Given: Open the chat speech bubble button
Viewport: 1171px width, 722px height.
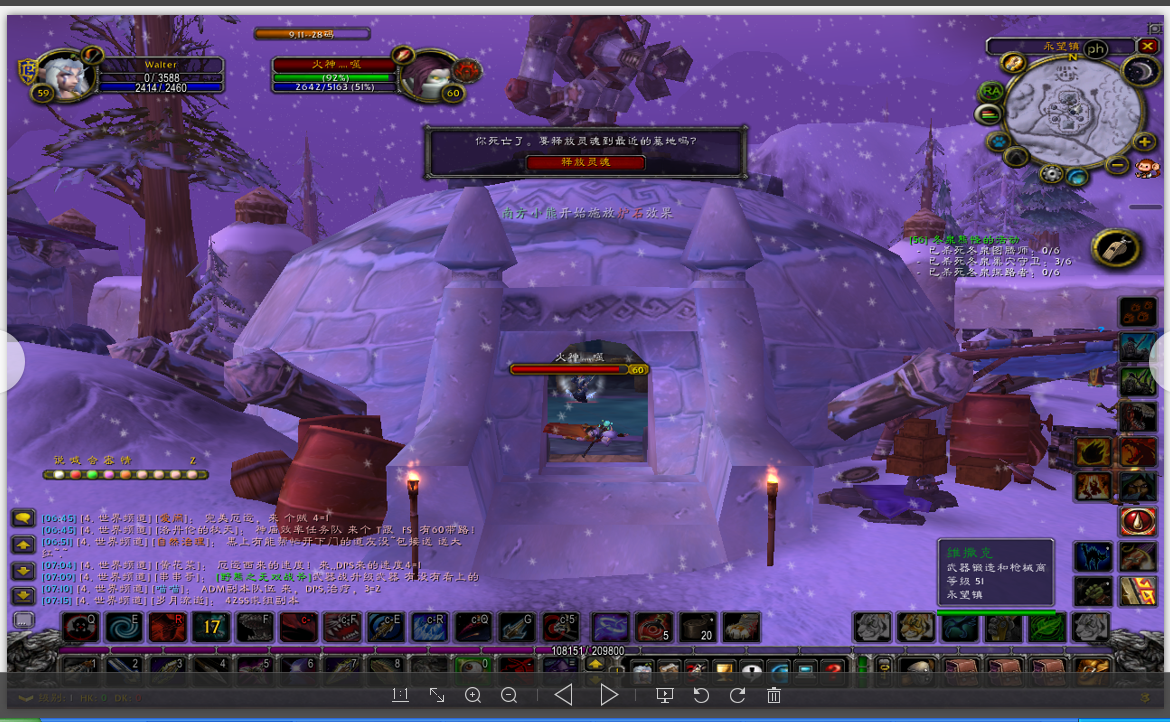Looking at the screenshot, I should point(23,519).
